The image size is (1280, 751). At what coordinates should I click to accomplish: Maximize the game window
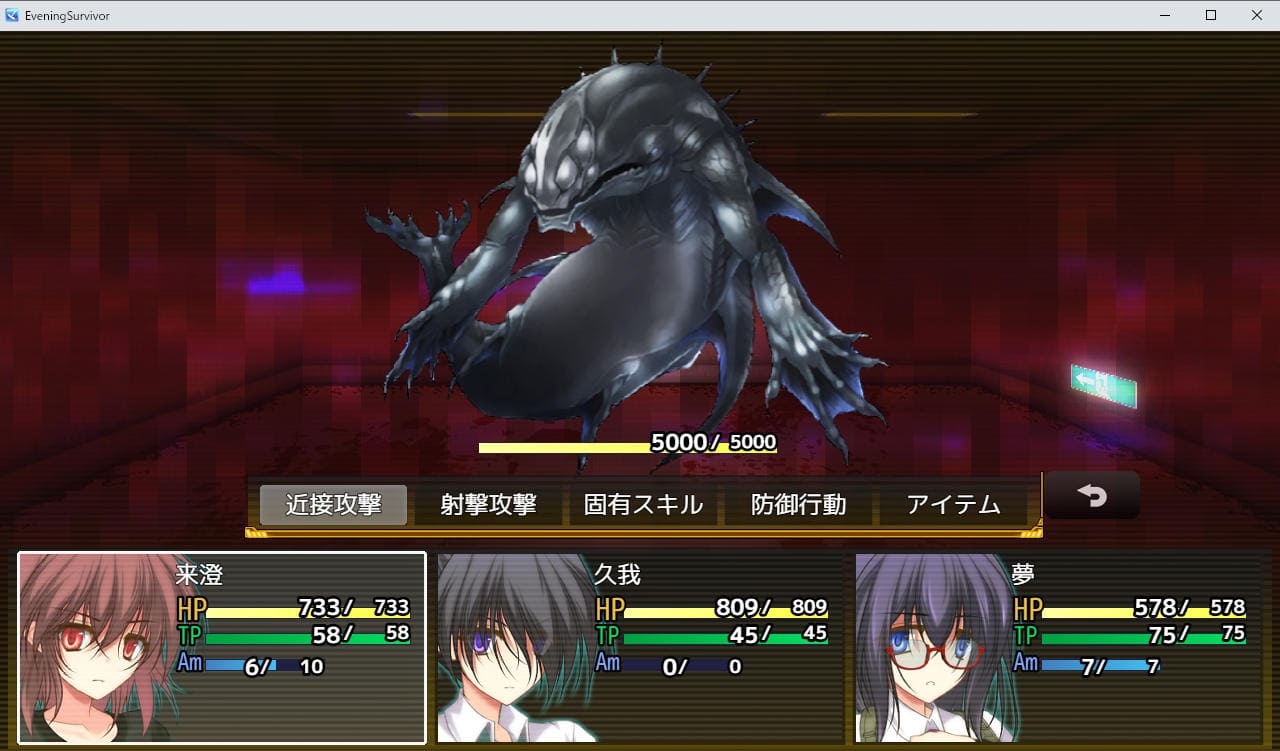tap(1211, 15)
